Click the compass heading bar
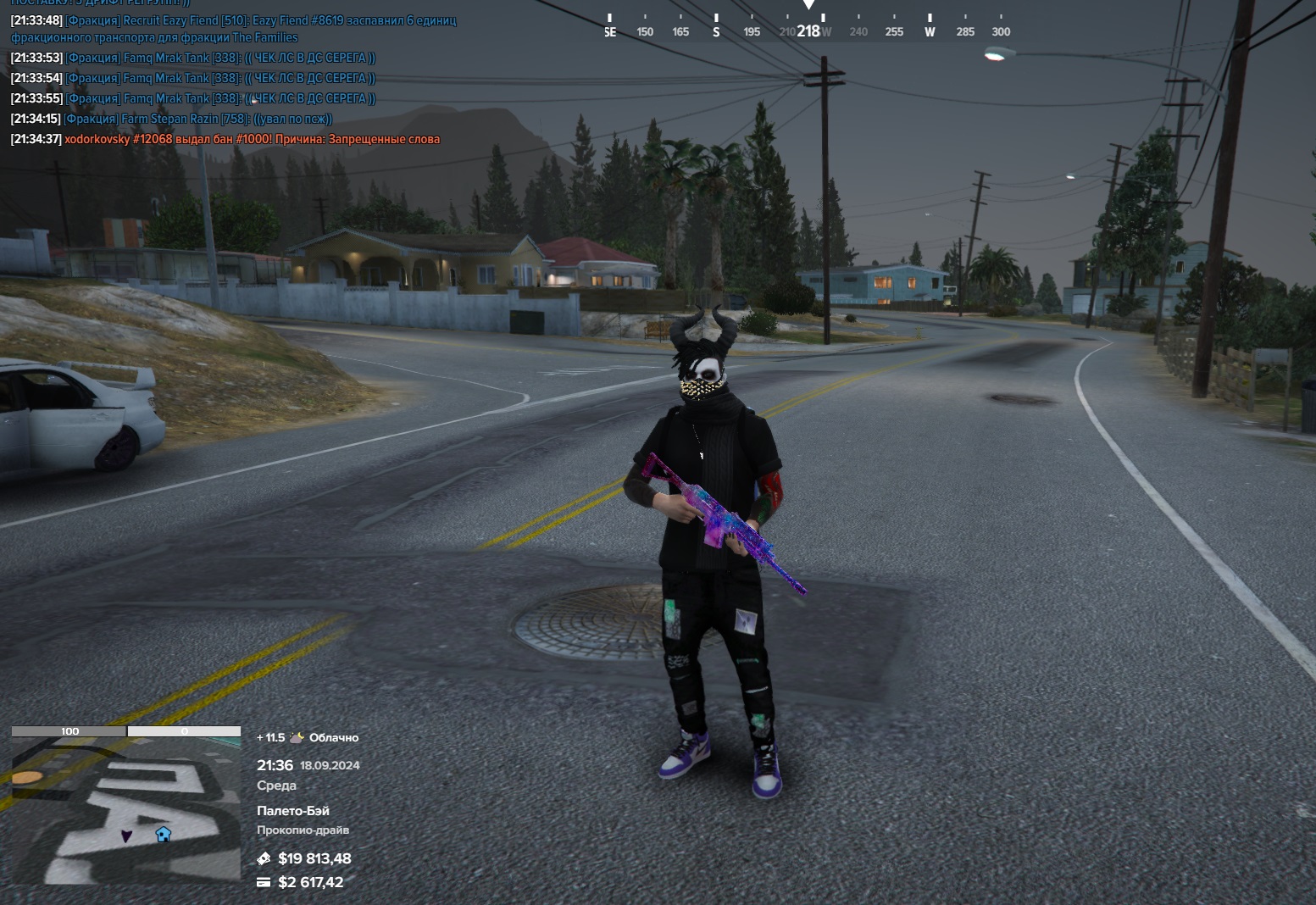Image resolution: width=1316 pixels, height=905 pixels. tap(807, 26)
